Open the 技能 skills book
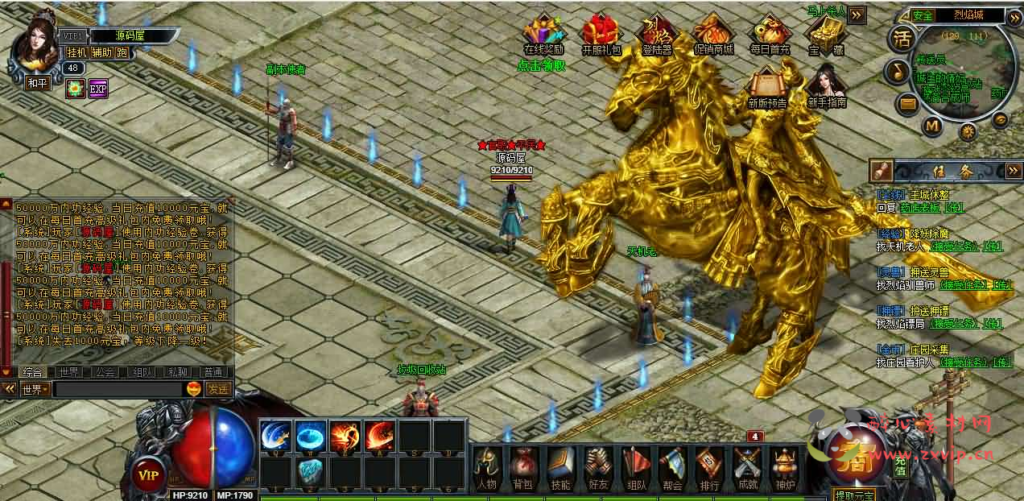The height and width of the screenshot is (501, 1024). click(559, 466)
